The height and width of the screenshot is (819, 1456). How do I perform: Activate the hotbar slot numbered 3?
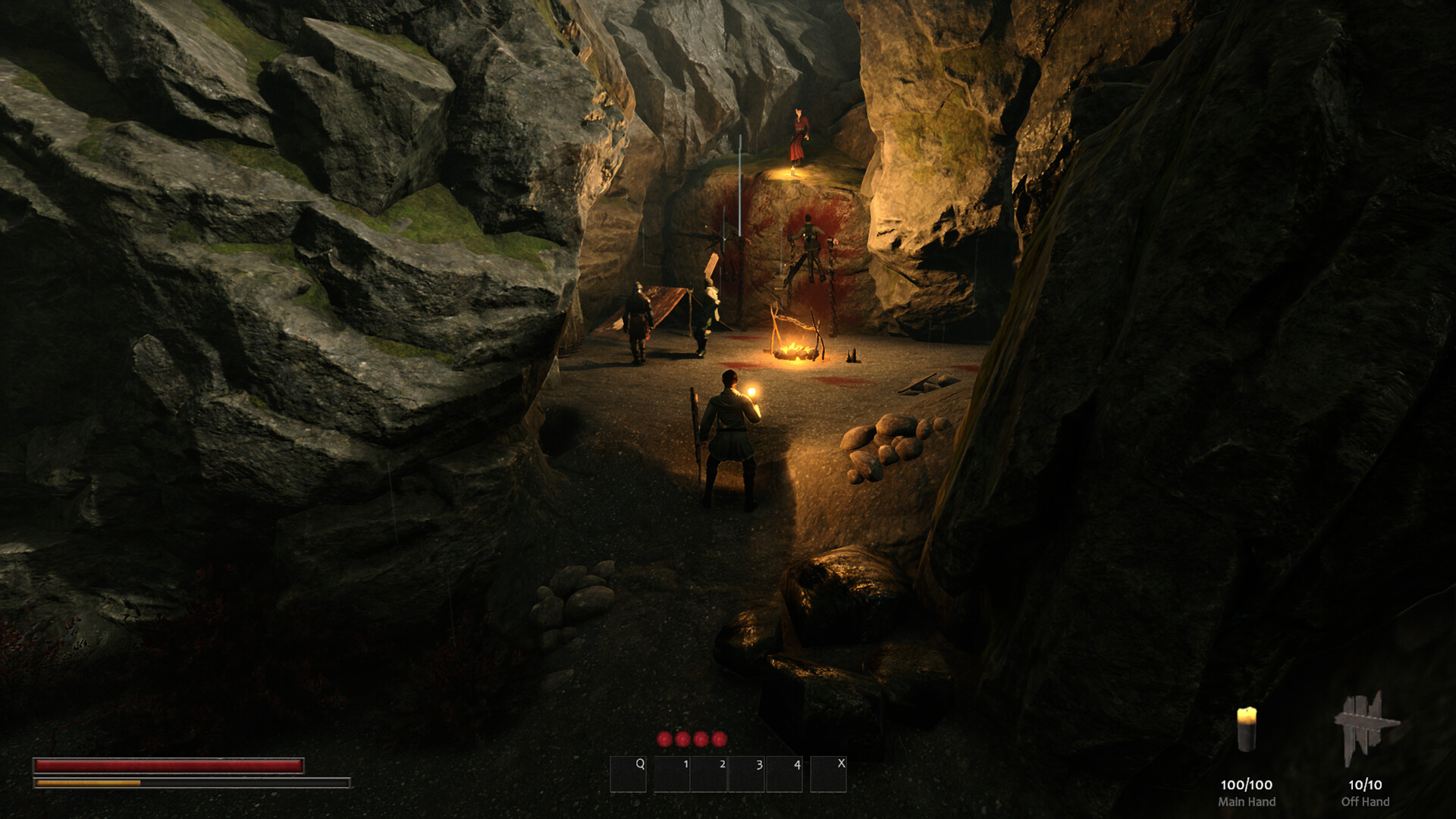(x=747, y=774)
